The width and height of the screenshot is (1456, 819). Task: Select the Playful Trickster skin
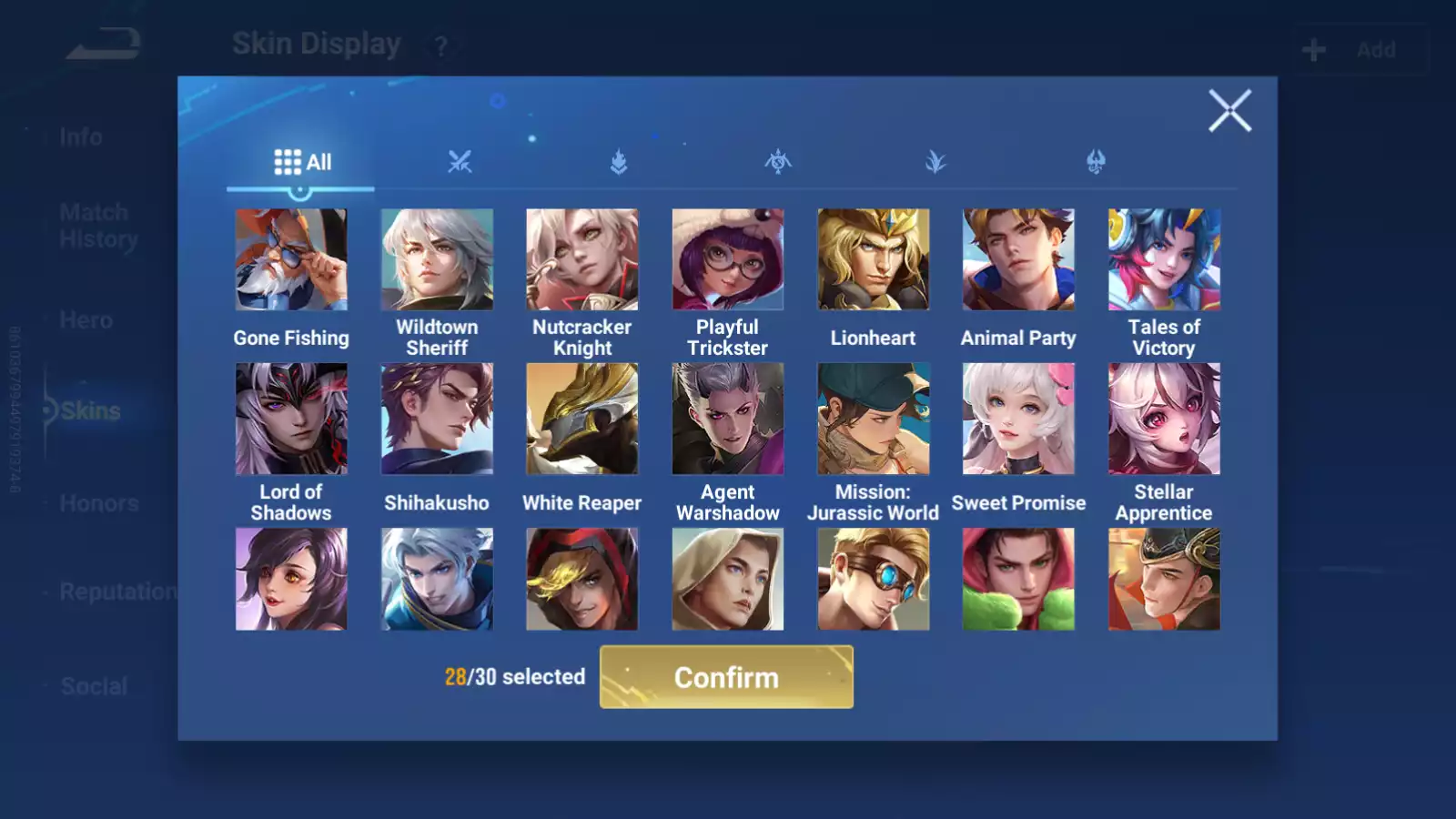pyautogui.click(x=727, y=260)
